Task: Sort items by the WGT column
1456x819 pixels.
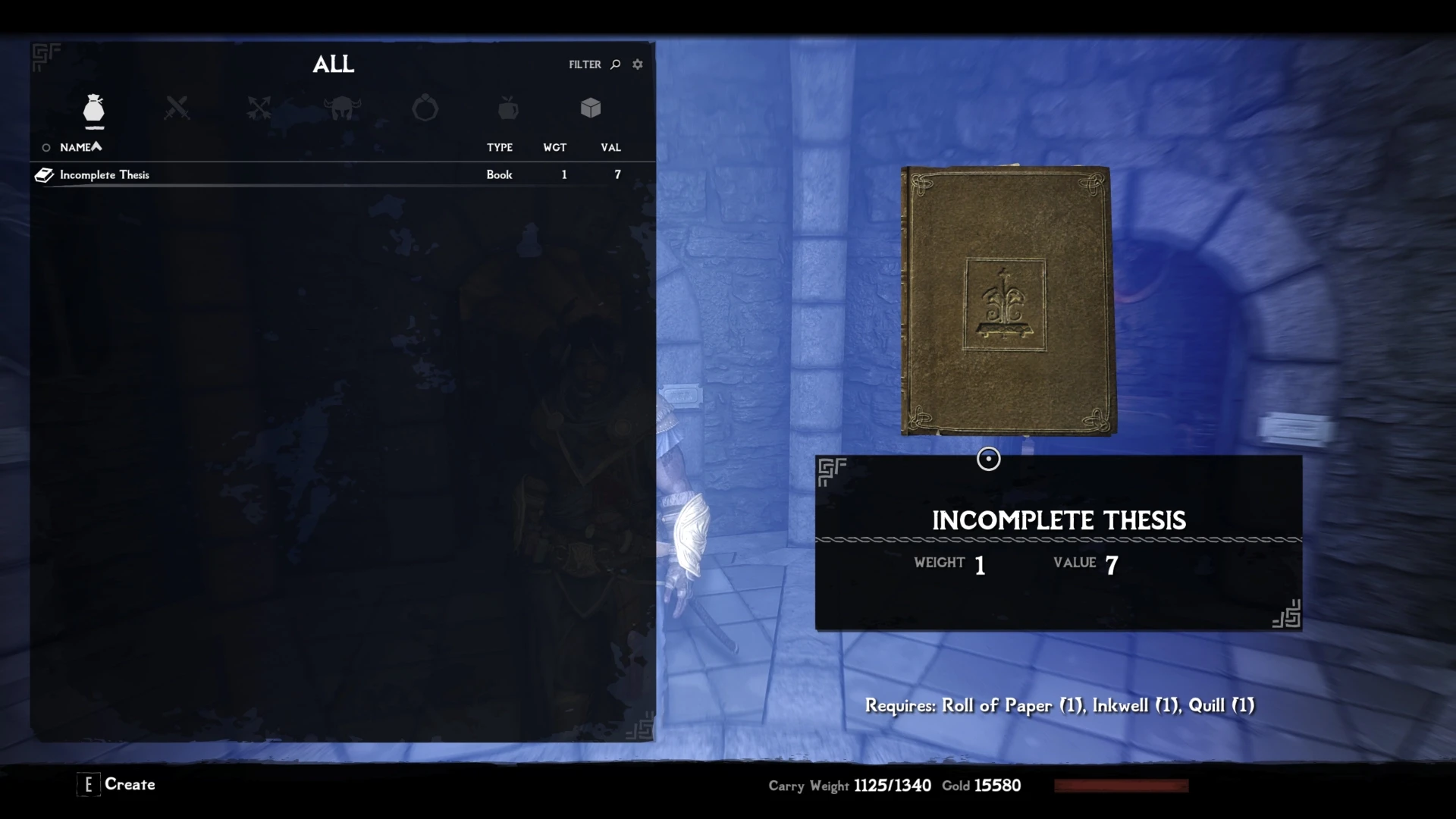Action: click(555, 148)
